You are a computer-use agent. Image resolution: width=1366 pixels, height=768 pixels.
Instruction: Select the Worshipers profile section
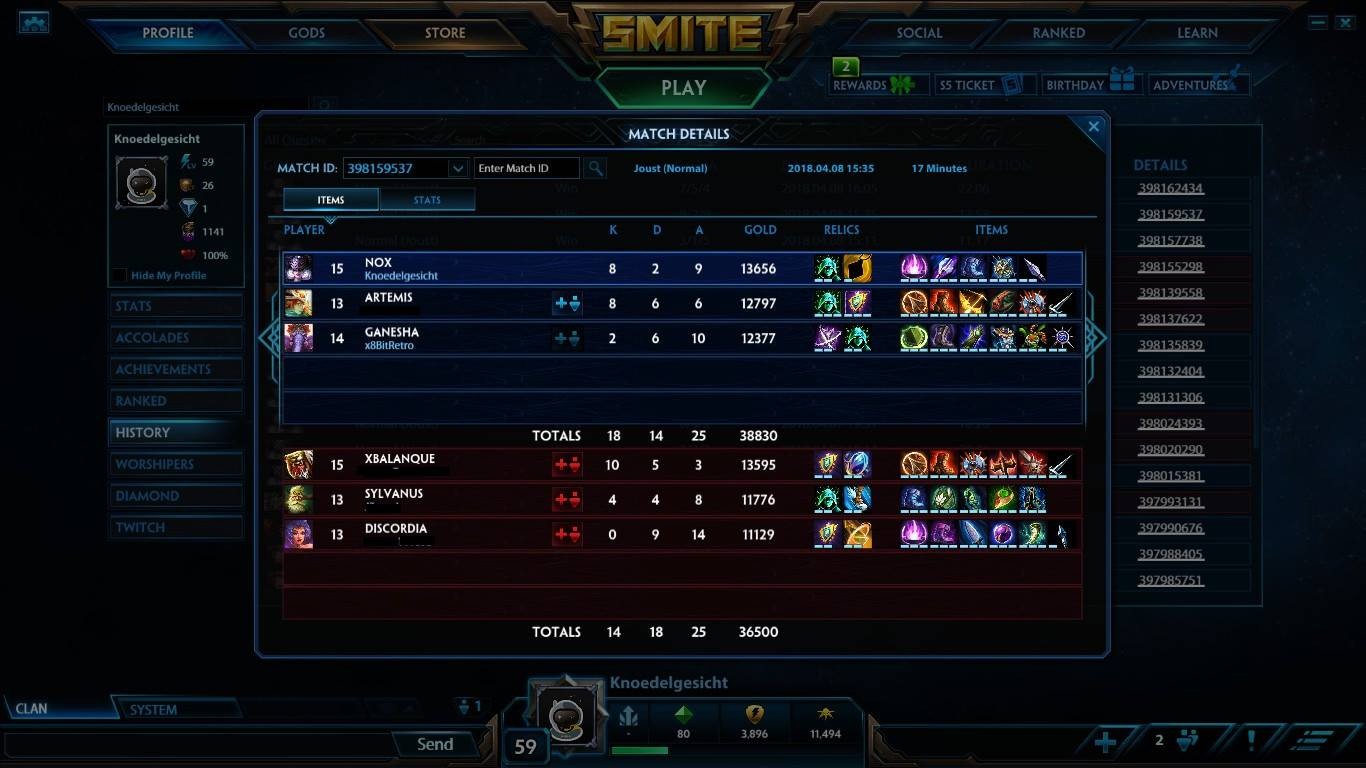tap(155, 464)
